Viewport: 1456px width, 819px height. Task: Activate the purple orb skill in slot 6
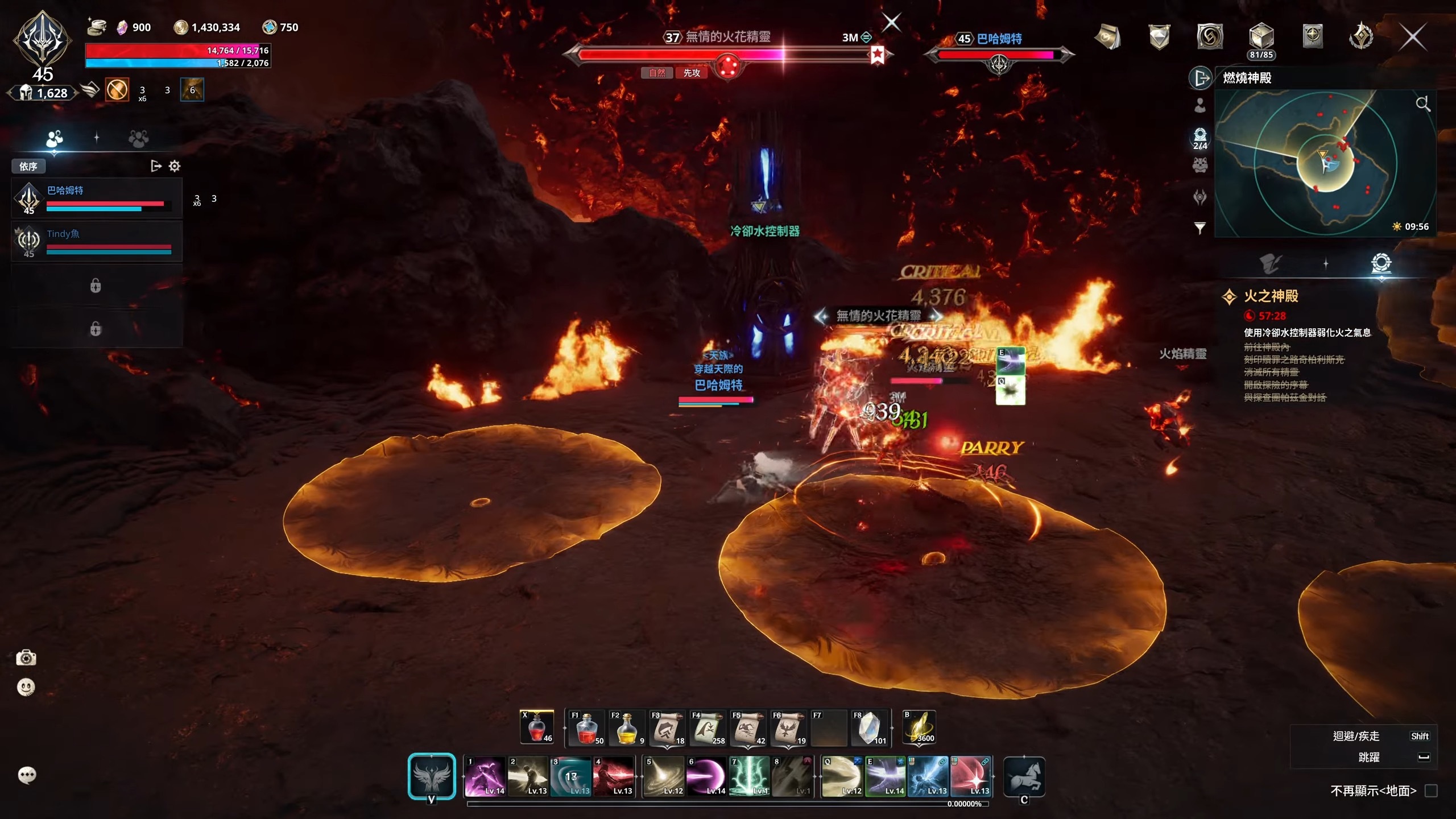(706, 776)
